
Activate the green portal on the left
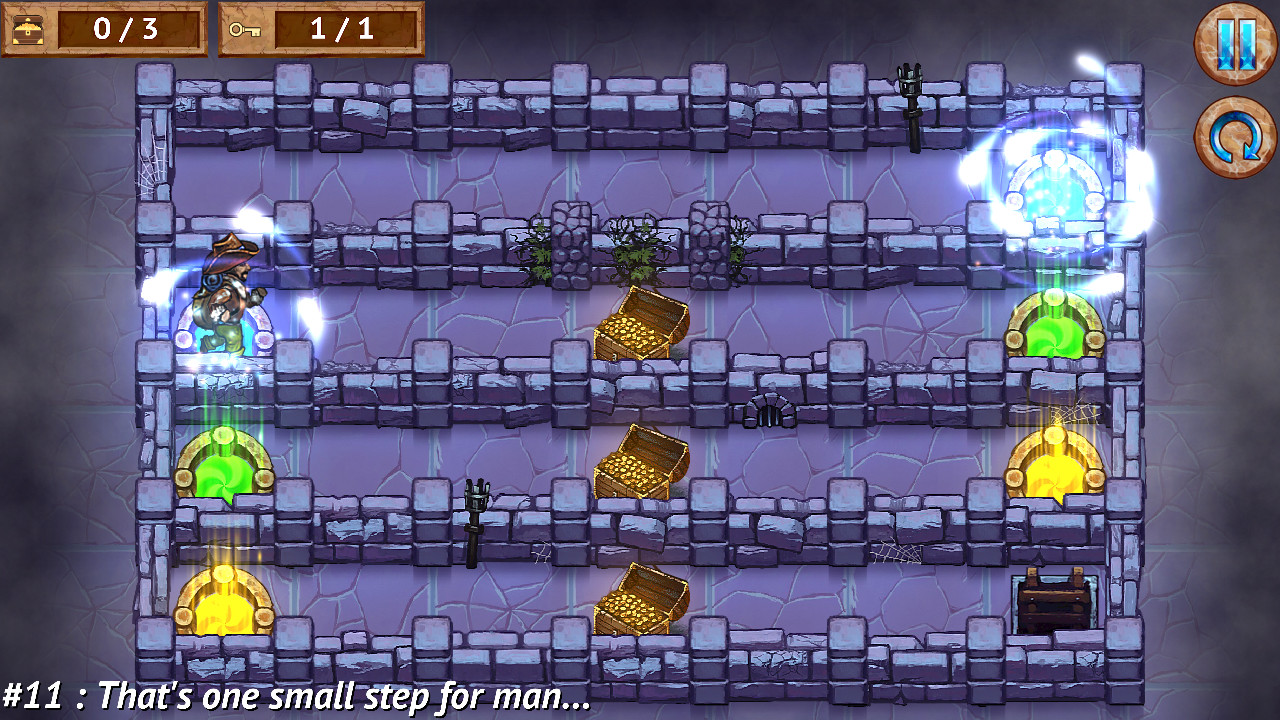click(x=225, y=465)
